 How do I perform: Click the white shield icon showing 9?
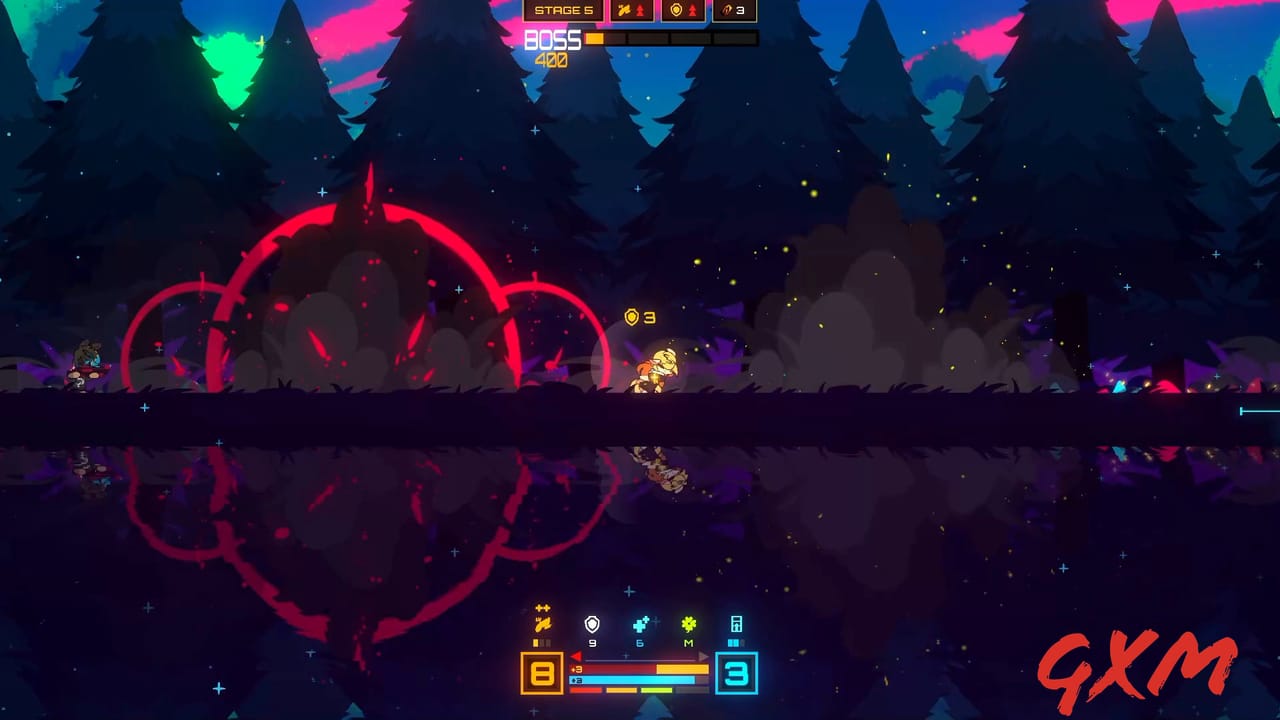coord(592,624)
